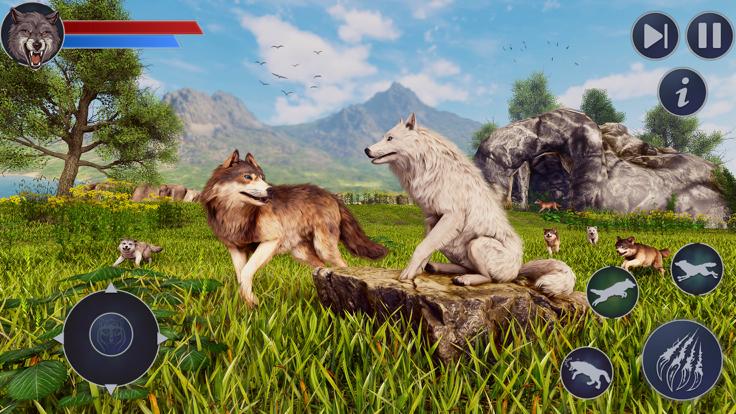Viewport: 736px width, 414px height.
Task: Click the joystick's right arrow
Action: (161, 338)
